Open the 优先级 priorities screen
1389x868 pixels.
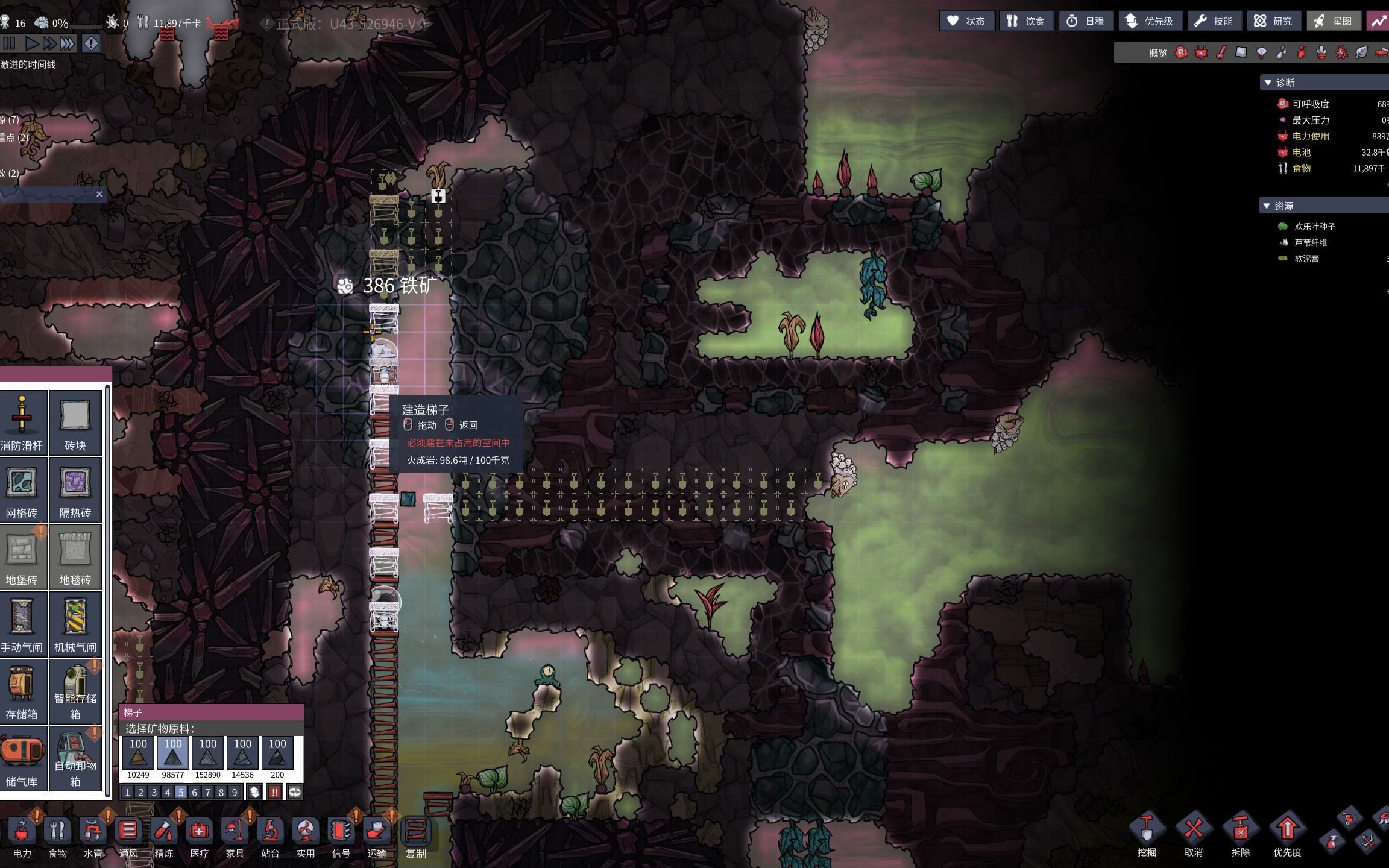(x=1150, y=21)
